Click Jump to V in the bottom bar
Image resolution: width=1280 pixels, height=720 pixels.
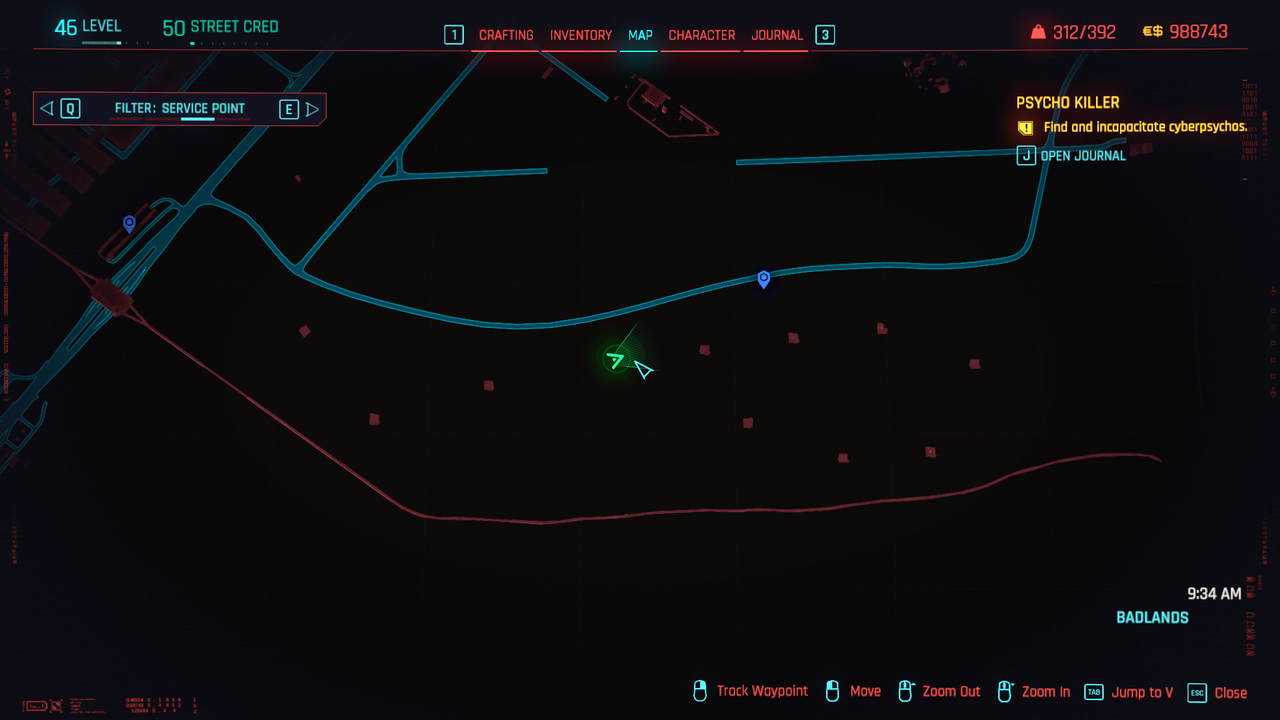click(x=1142, y=692)
